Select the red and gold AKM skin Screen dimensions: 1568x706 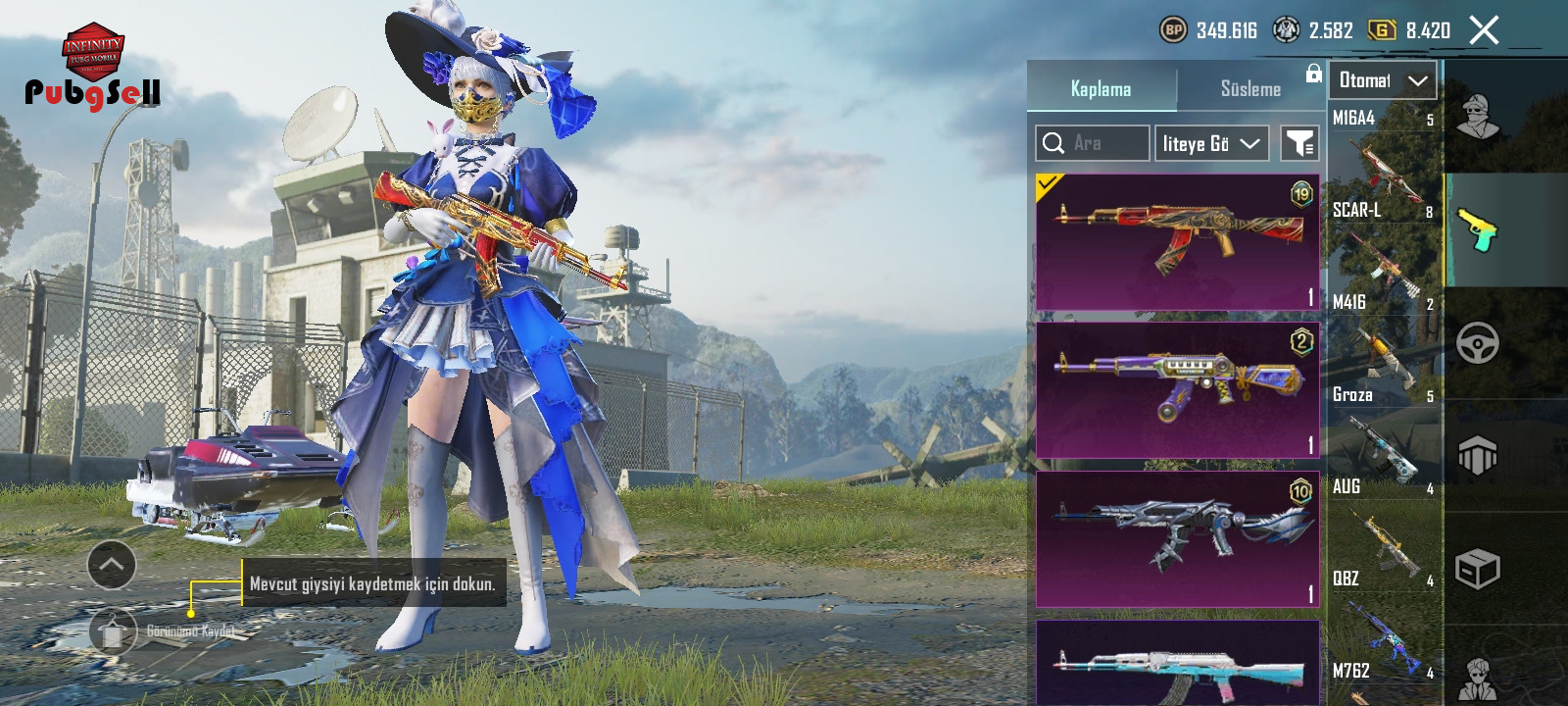click(x=1177, y=242)
